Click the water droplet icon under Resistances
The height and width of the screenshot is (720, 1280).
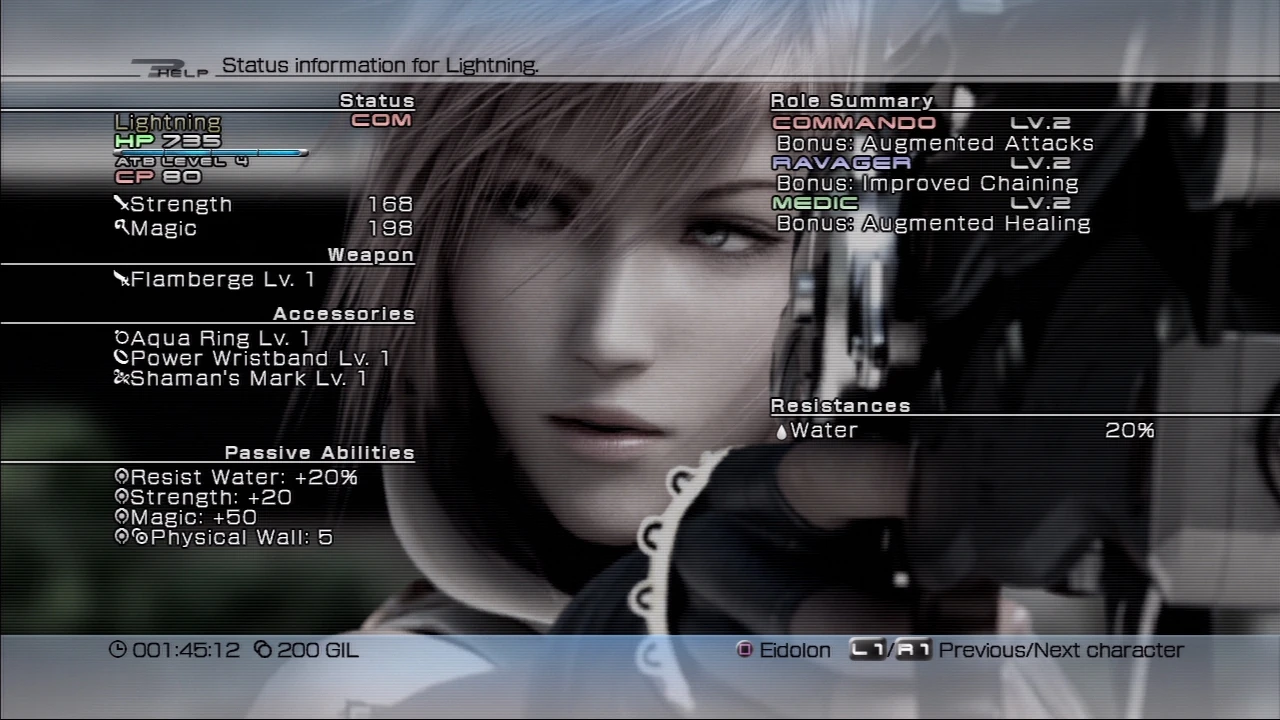[781, 430]
